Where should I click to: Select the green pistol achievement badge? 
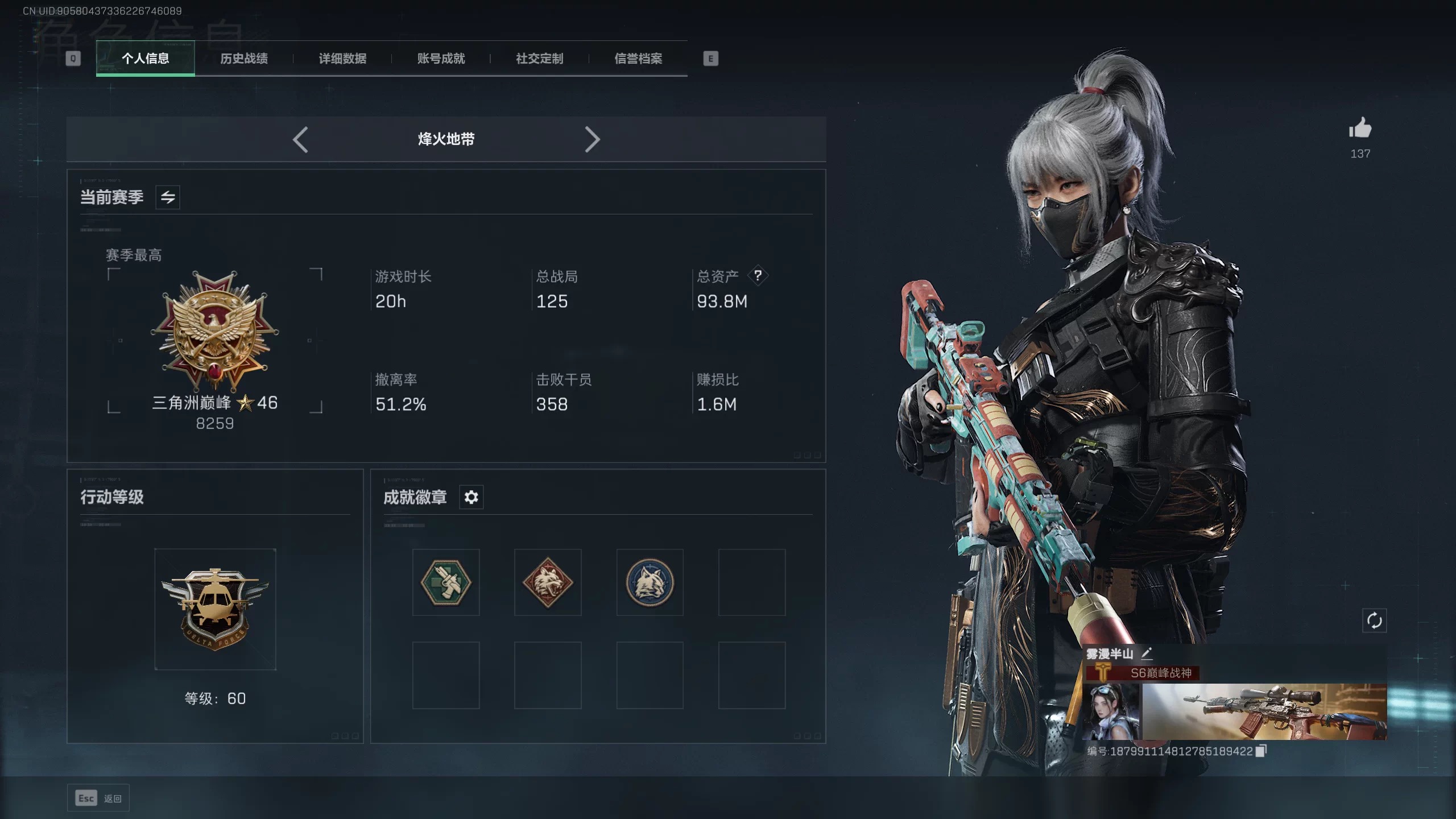[x=446, y=582]
